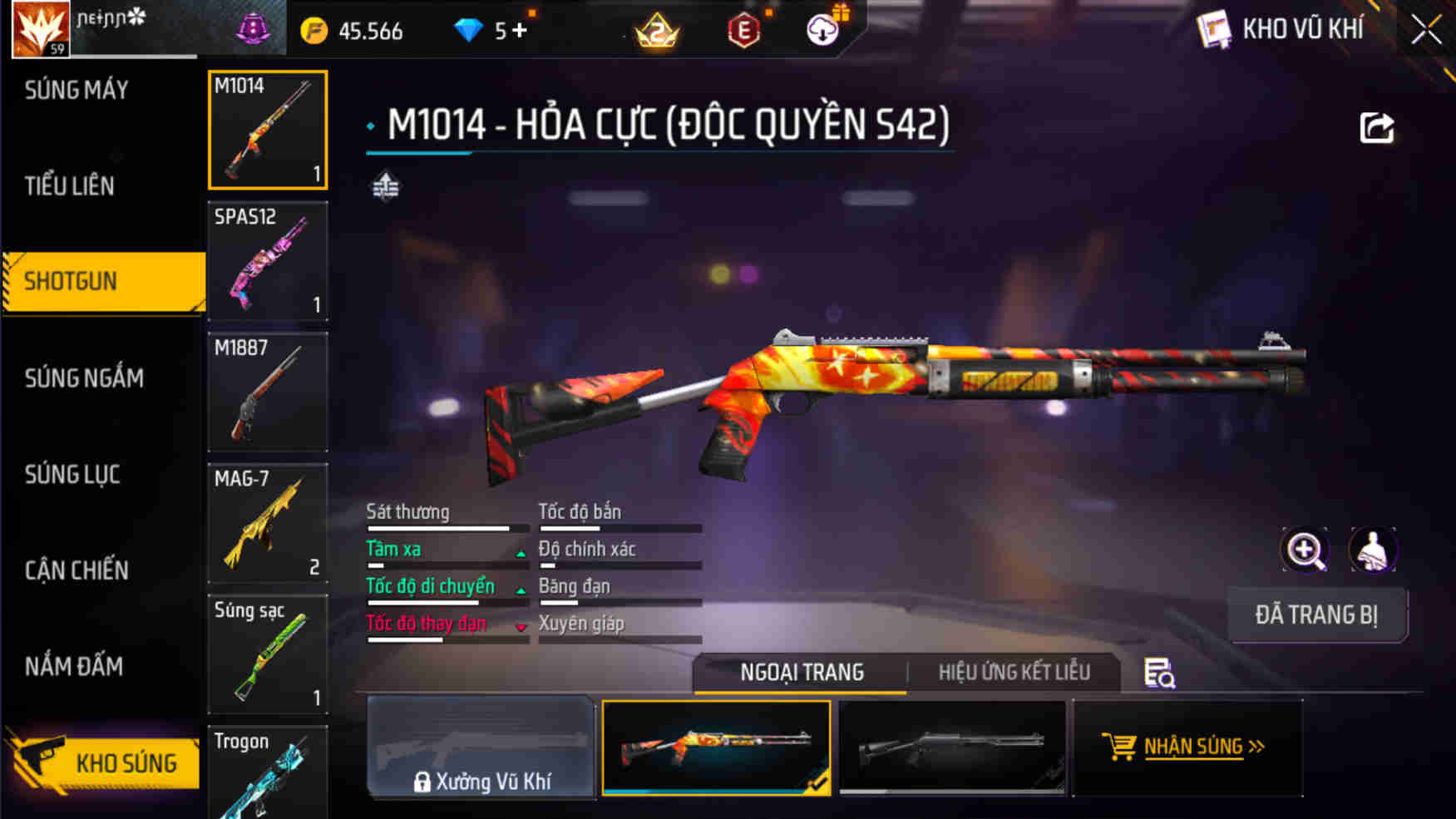Open the weapon zoom magnifier preview

tap(1305, 550)
